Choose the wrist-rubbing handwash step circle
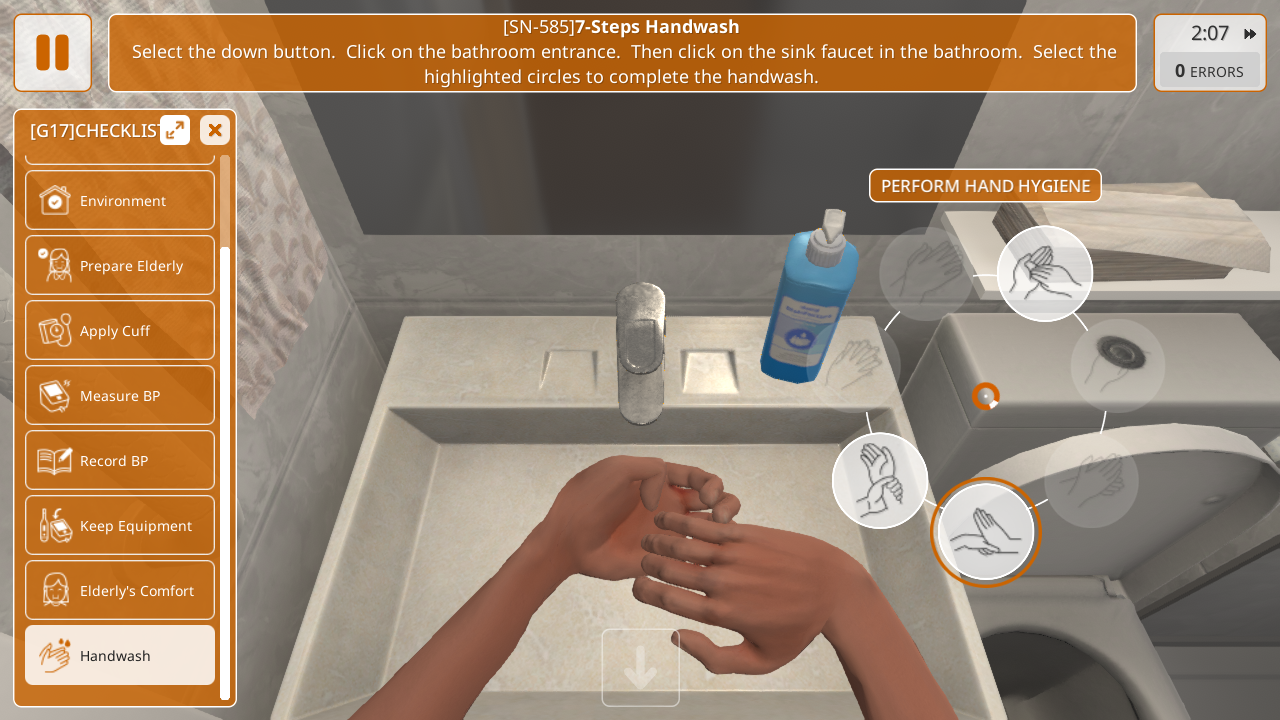 [880, 480]
